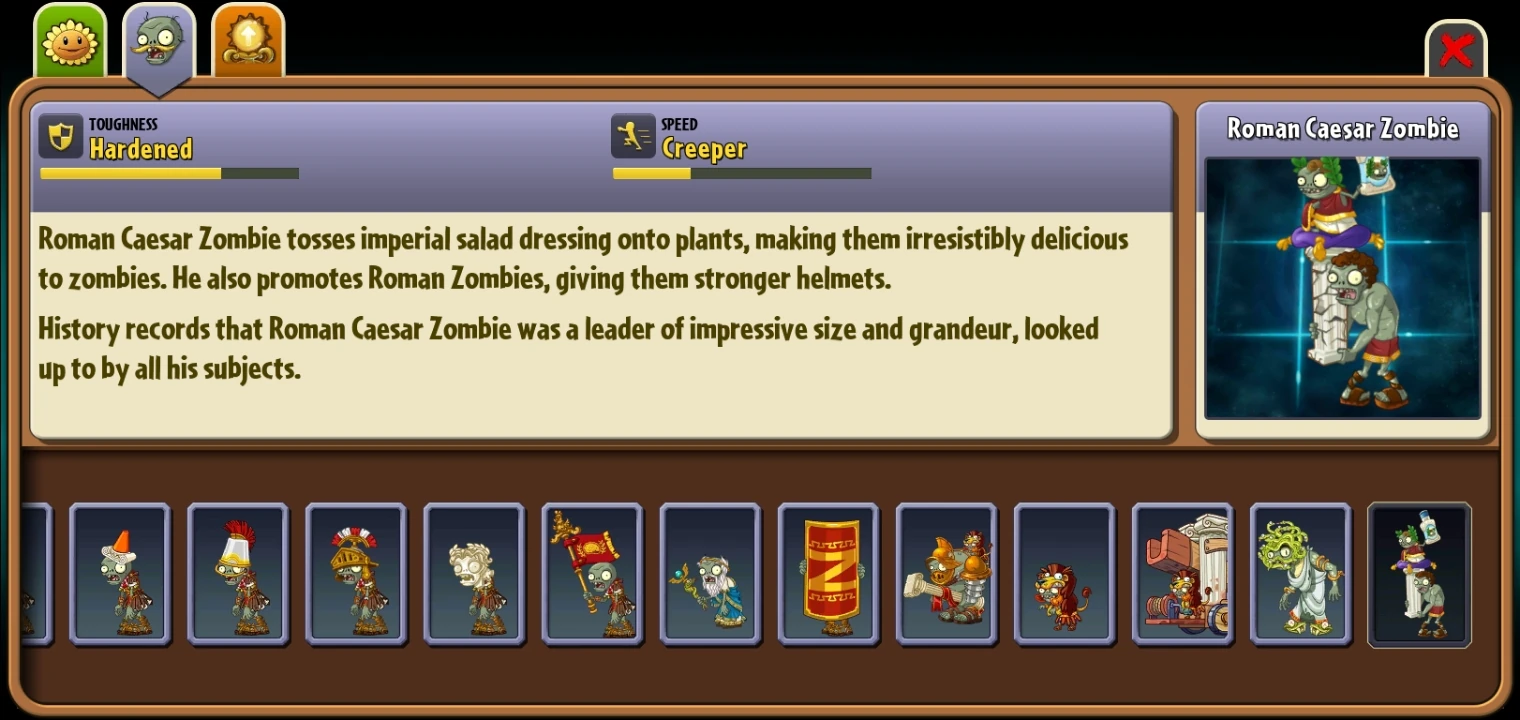Select the Roman Shield Zombie card
Image resolution: width=1520 pixels, height=720 pixels.
tap(829, 575)
